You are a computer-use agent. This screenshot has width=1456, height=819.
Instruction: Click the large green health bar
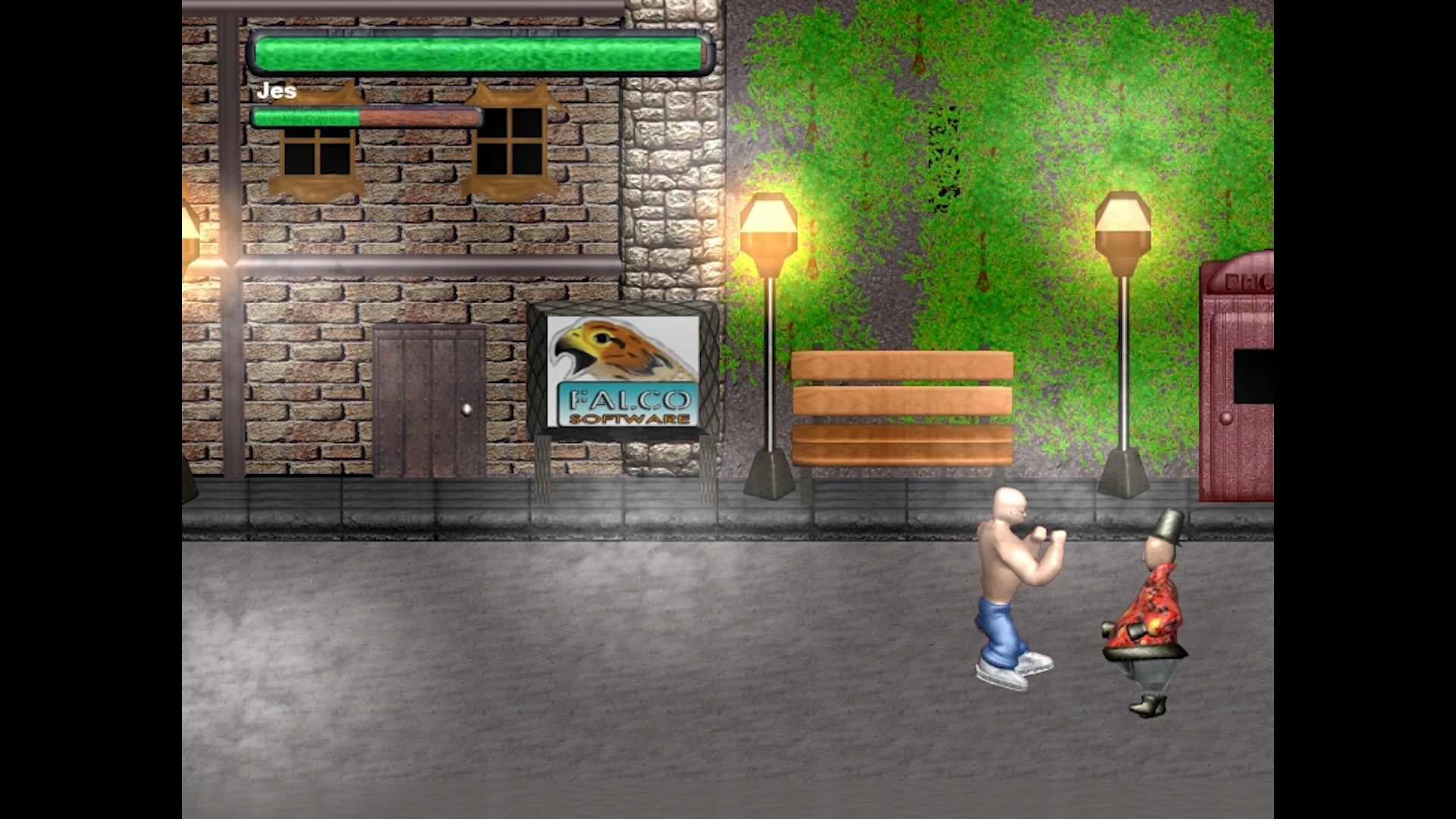click(x=478, y=52)
